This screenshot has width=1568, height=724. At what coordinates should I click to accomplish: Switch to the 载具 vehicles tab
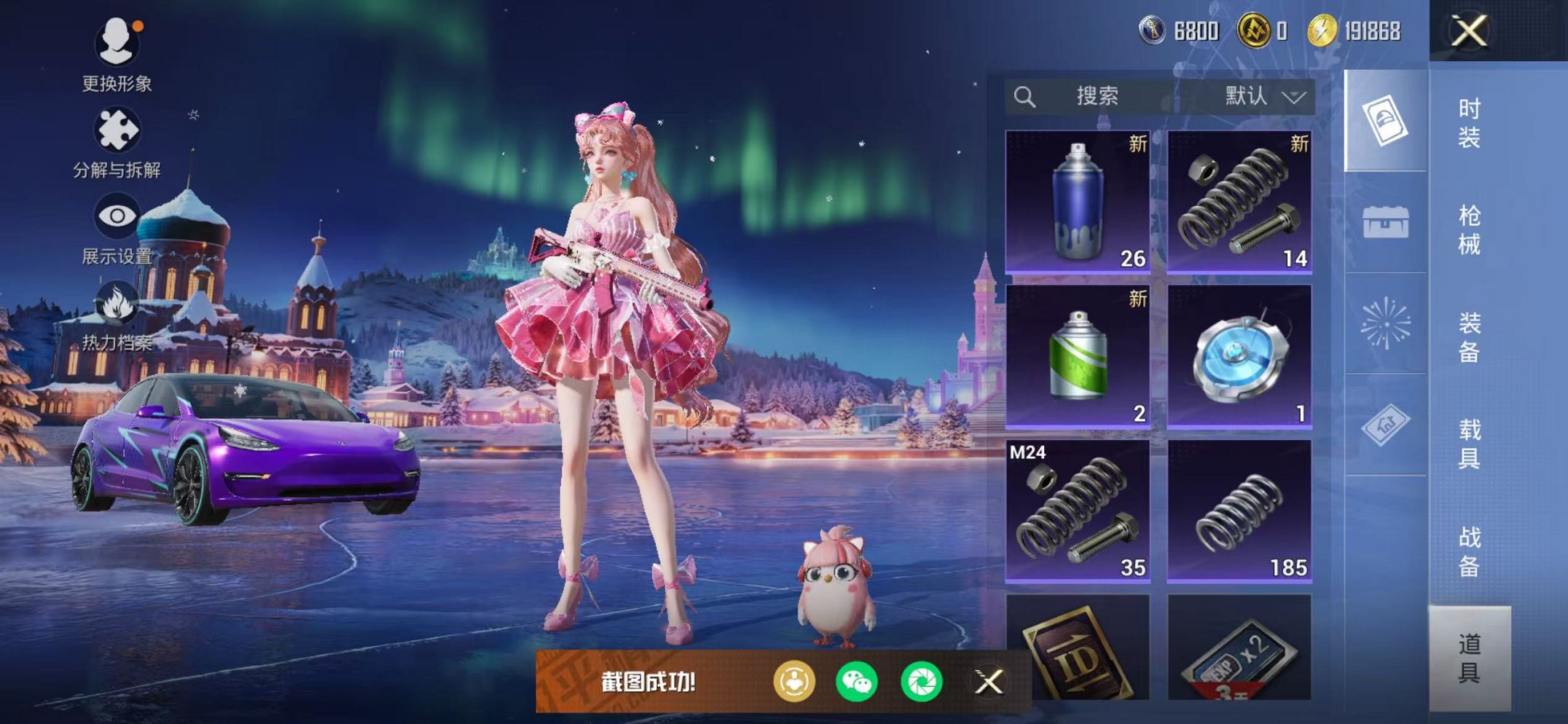[x=1469, y=444]
